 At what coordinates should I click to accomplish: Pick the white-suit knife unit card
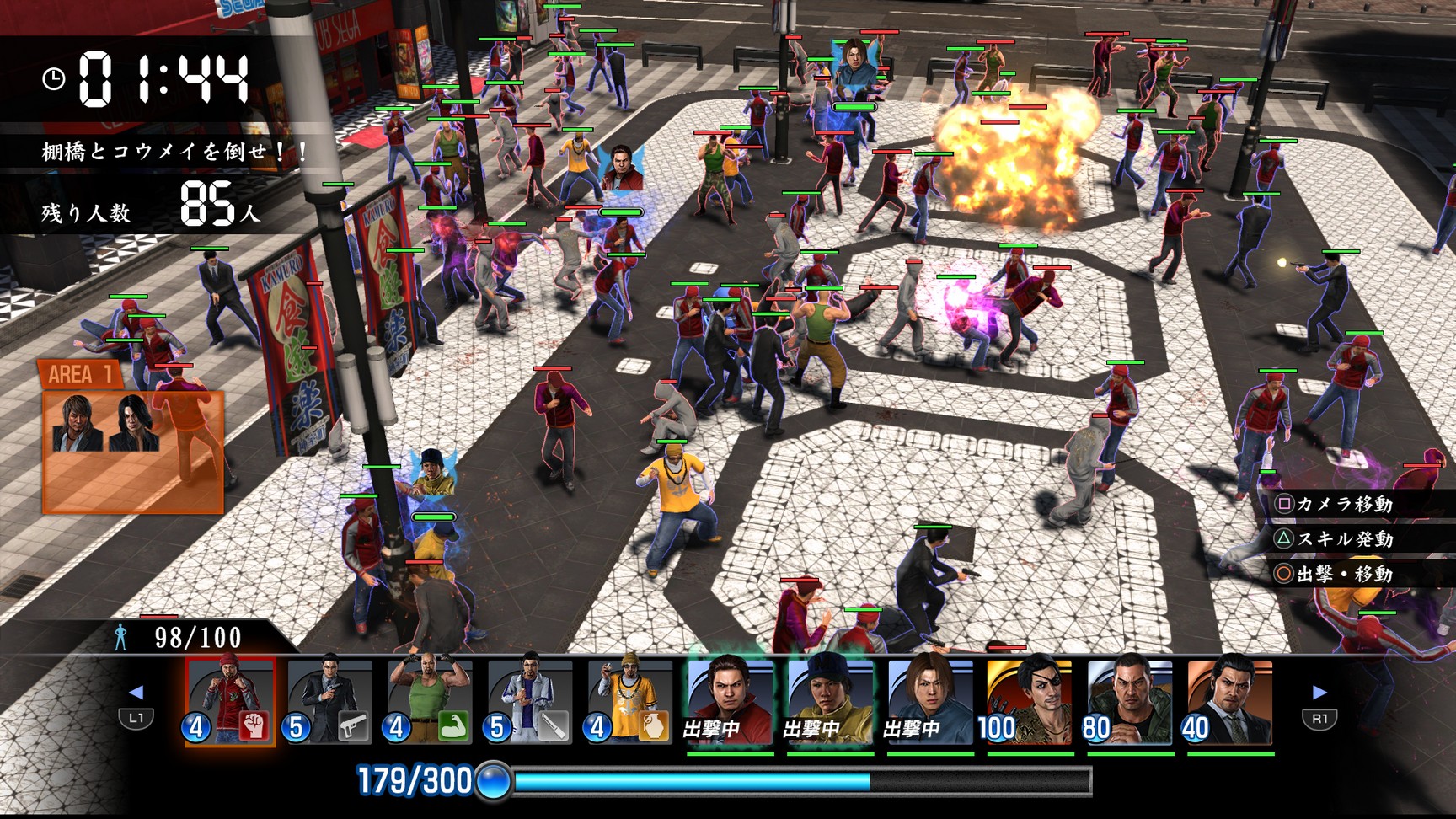[531, 701]
